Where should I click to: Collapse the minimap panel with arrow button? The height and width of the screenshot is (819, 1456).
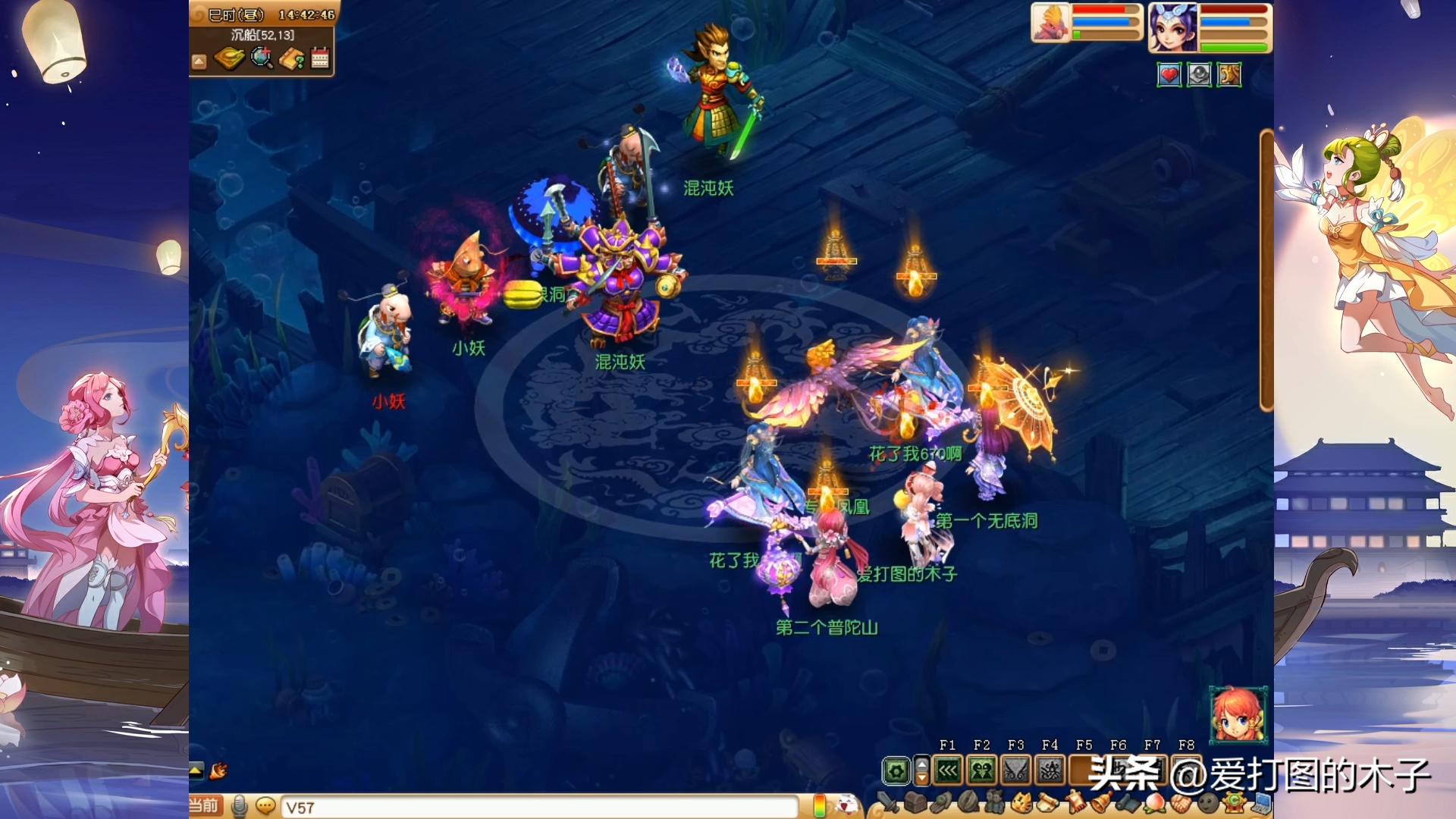coord(199,61)
